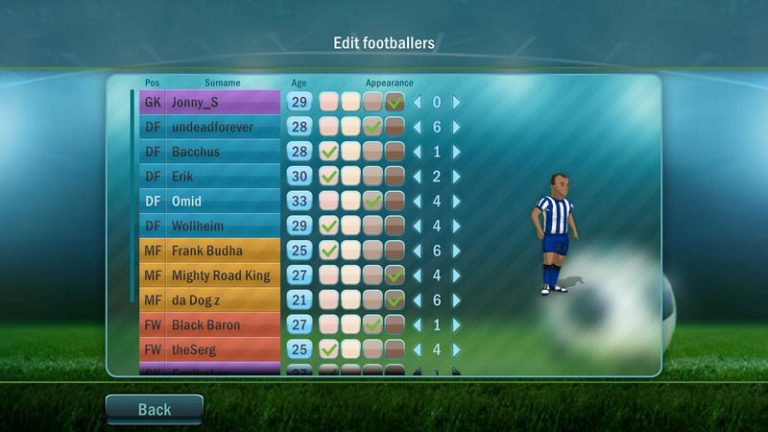Increase Bacchus's appearance number with right arrow
The width and height of the screenshot is (768, 432).
pos(457,152)
